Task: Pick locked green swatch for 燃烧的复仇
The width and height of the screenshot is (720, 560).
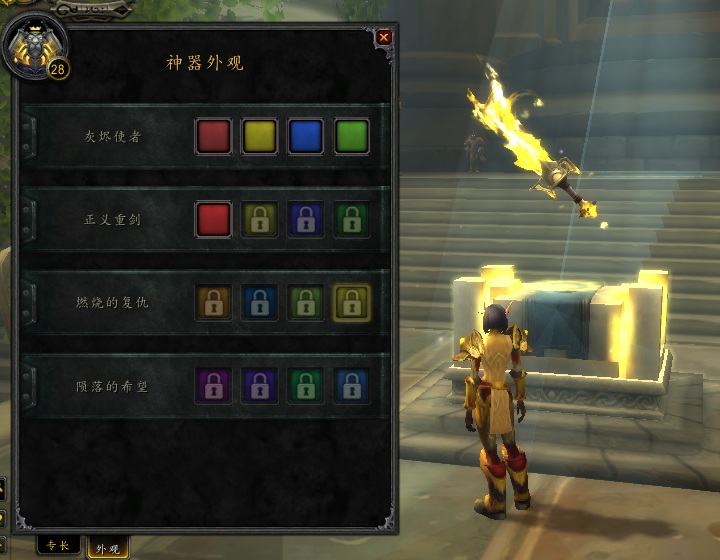Action: tap(306, 302)
